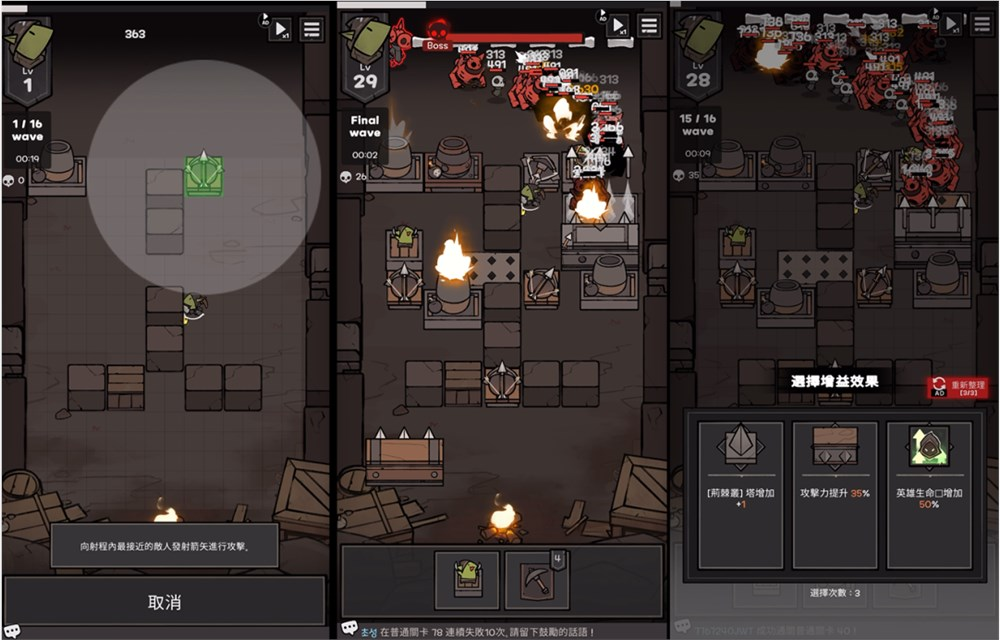Select the highlighted green crossbow tower tile
Image resolution: width=1000 pixels, height=640 pixels.
point(204,175)
